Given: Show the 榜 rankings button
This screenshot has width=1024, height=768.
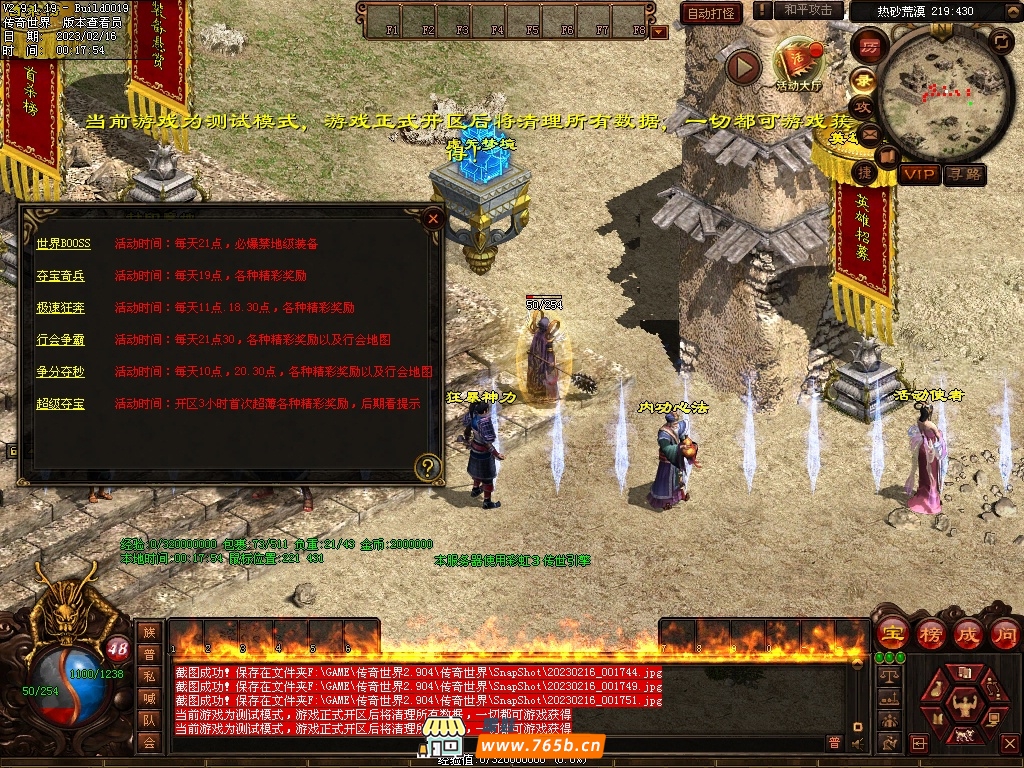Looking at the screenshot, I should click(x=929, y=634).
